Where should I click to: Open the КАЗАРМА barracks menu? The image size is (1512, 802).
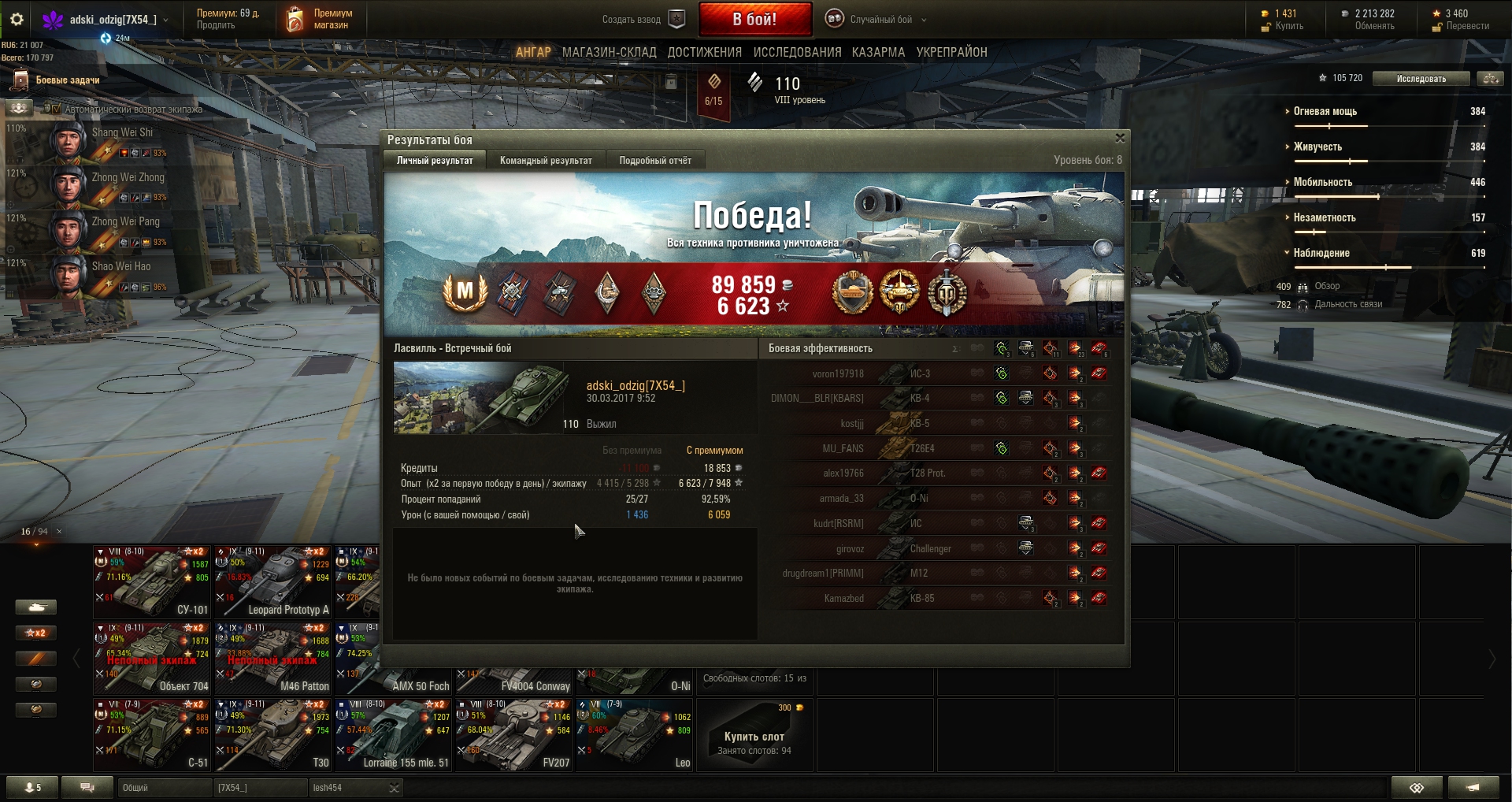click(878, 52)
